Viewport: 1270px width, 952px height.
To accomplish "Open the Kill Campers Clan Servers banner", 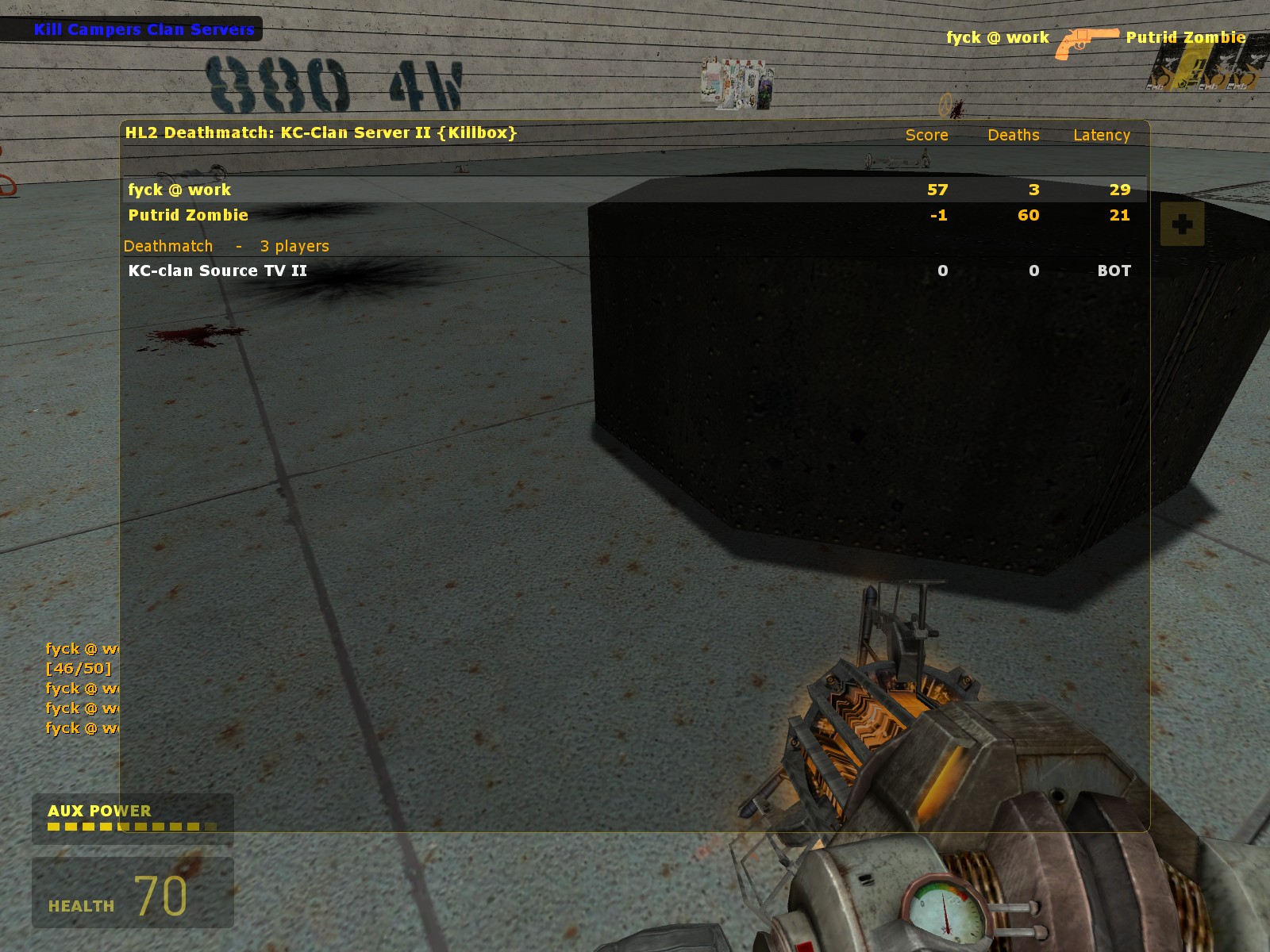I will (143, 29).
